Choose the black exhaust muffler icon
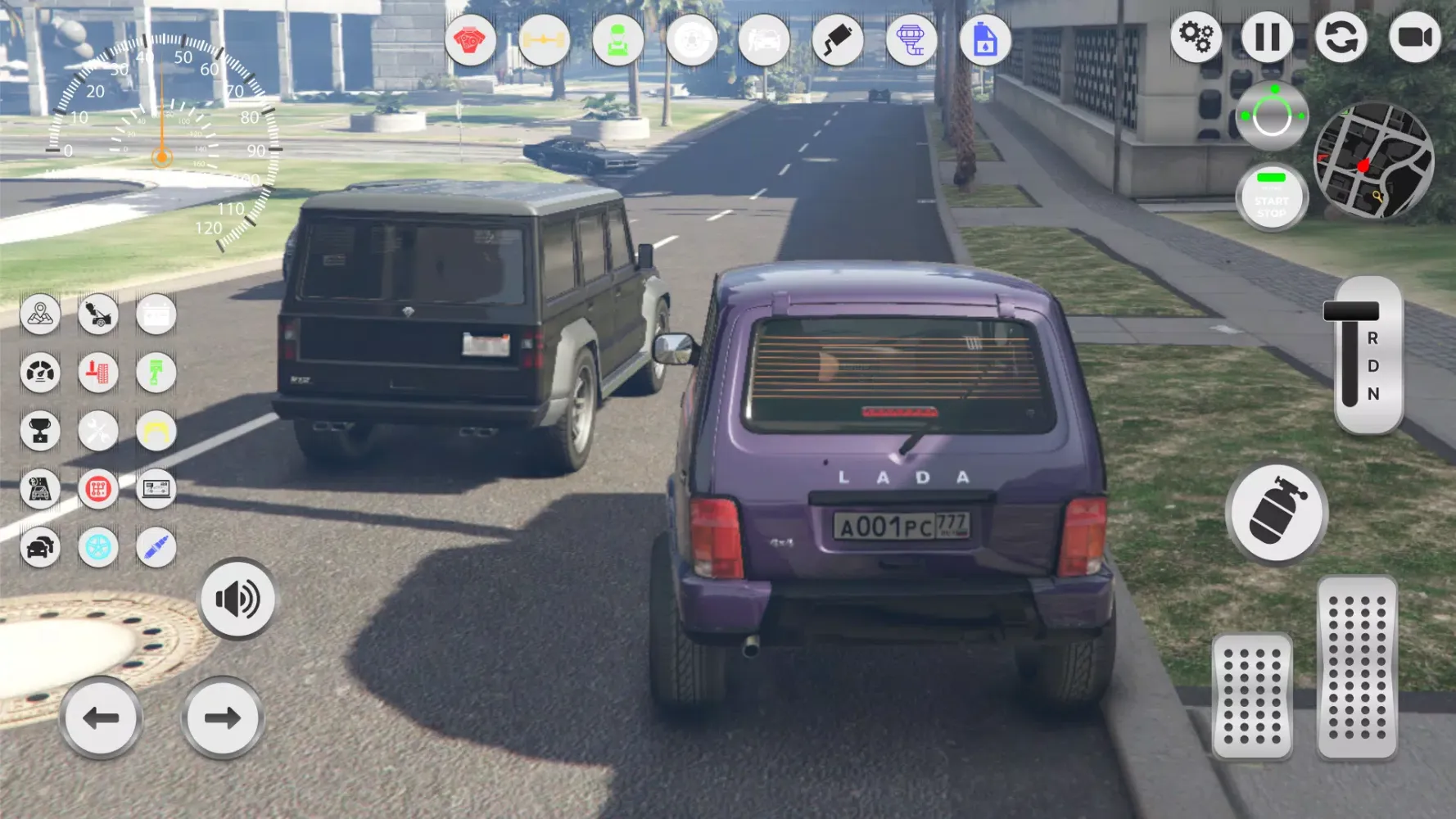The image size is (1456, 819). point(837,39)
